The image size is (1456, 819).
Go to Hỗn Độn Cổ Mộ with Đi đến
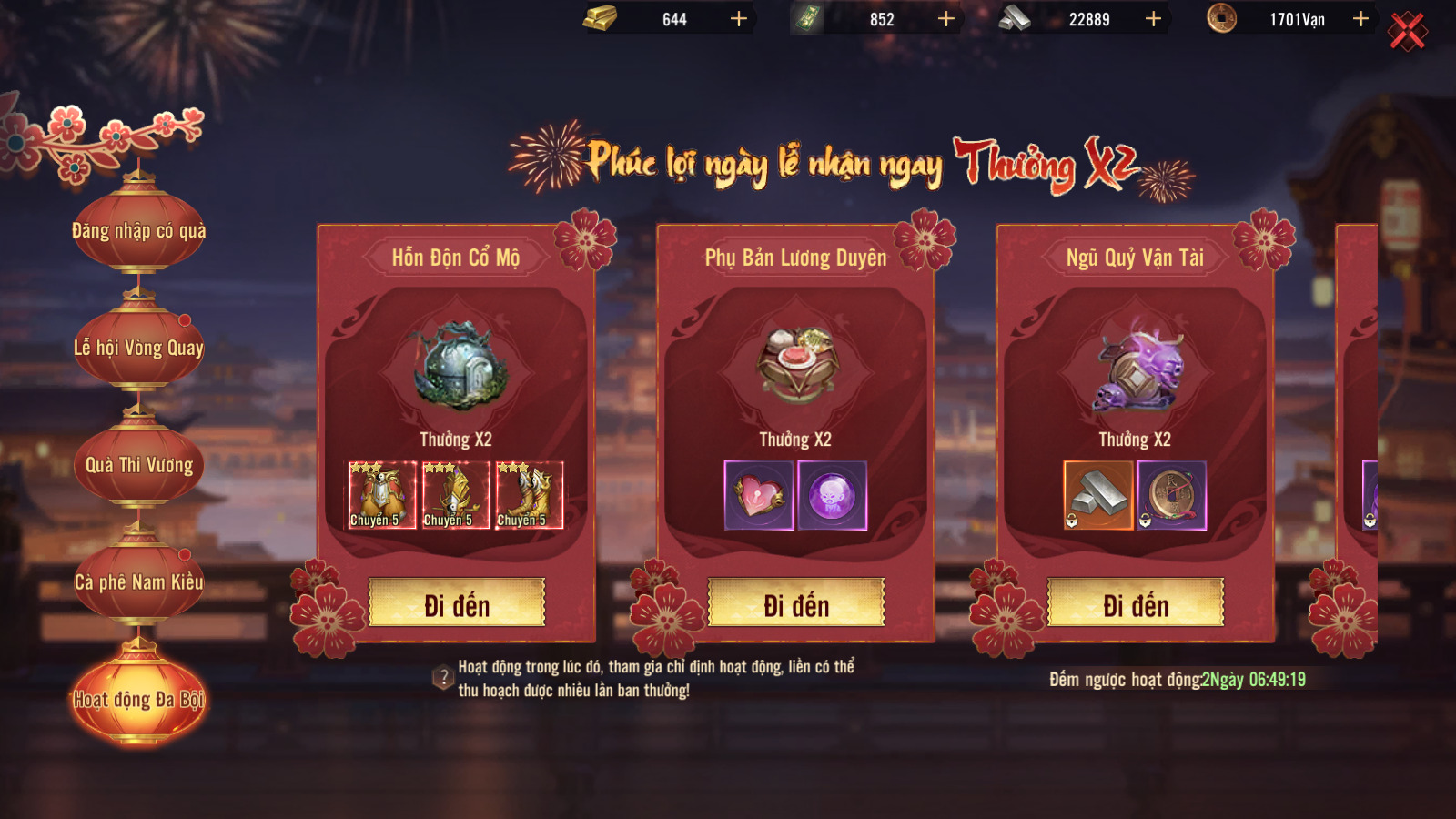(457, 603)
